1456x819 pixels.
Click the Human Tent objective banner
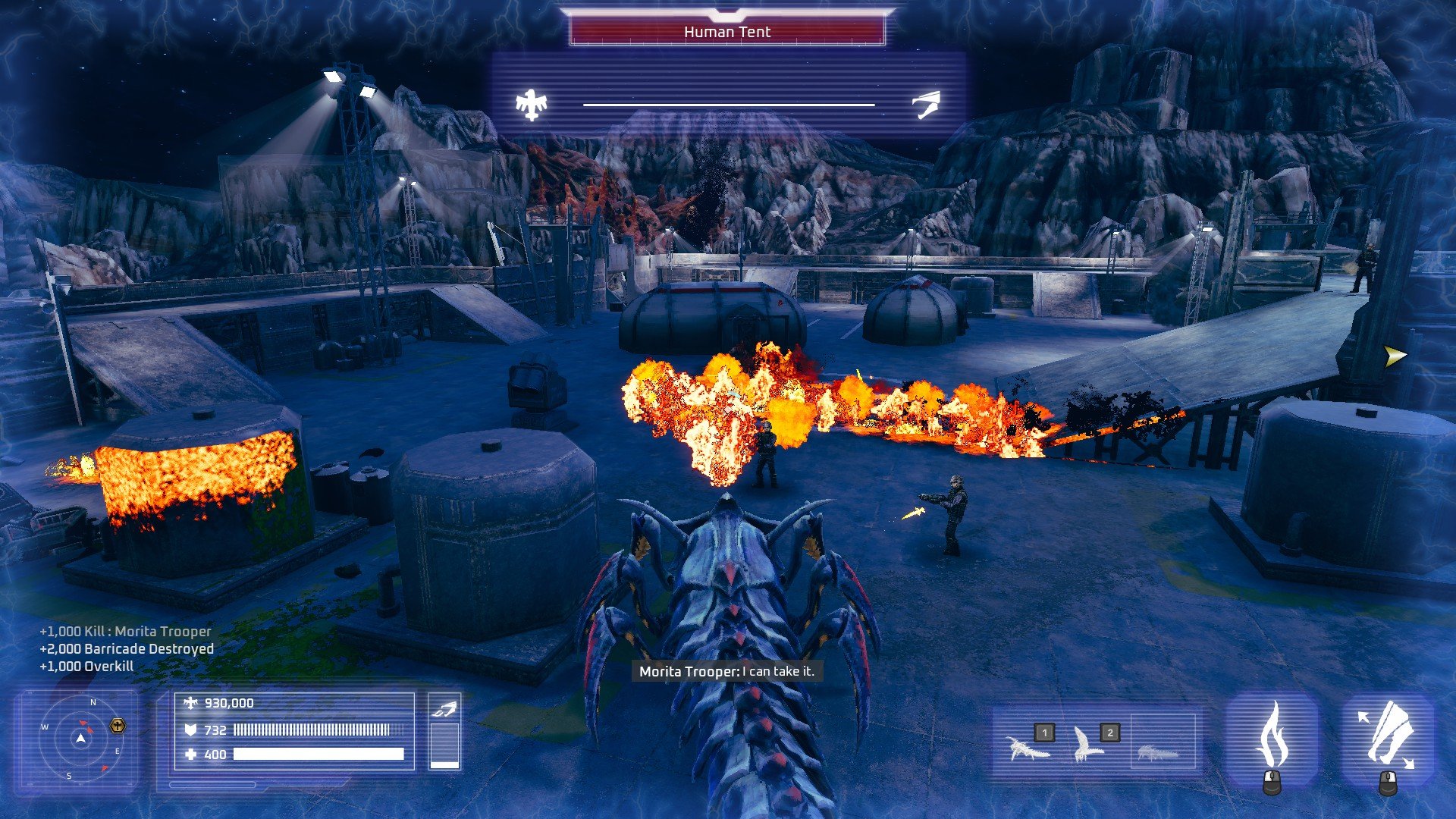(x=727, y=32)
